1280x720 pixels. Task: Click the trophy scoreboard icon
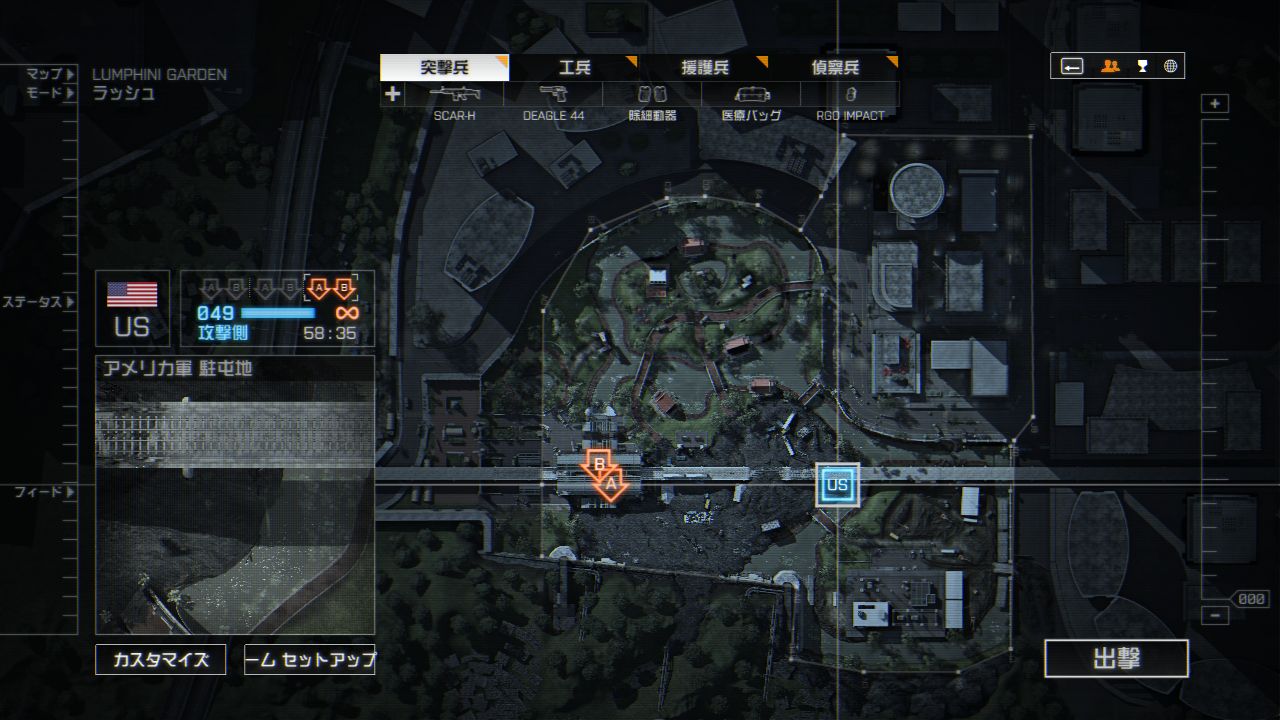1142,67
